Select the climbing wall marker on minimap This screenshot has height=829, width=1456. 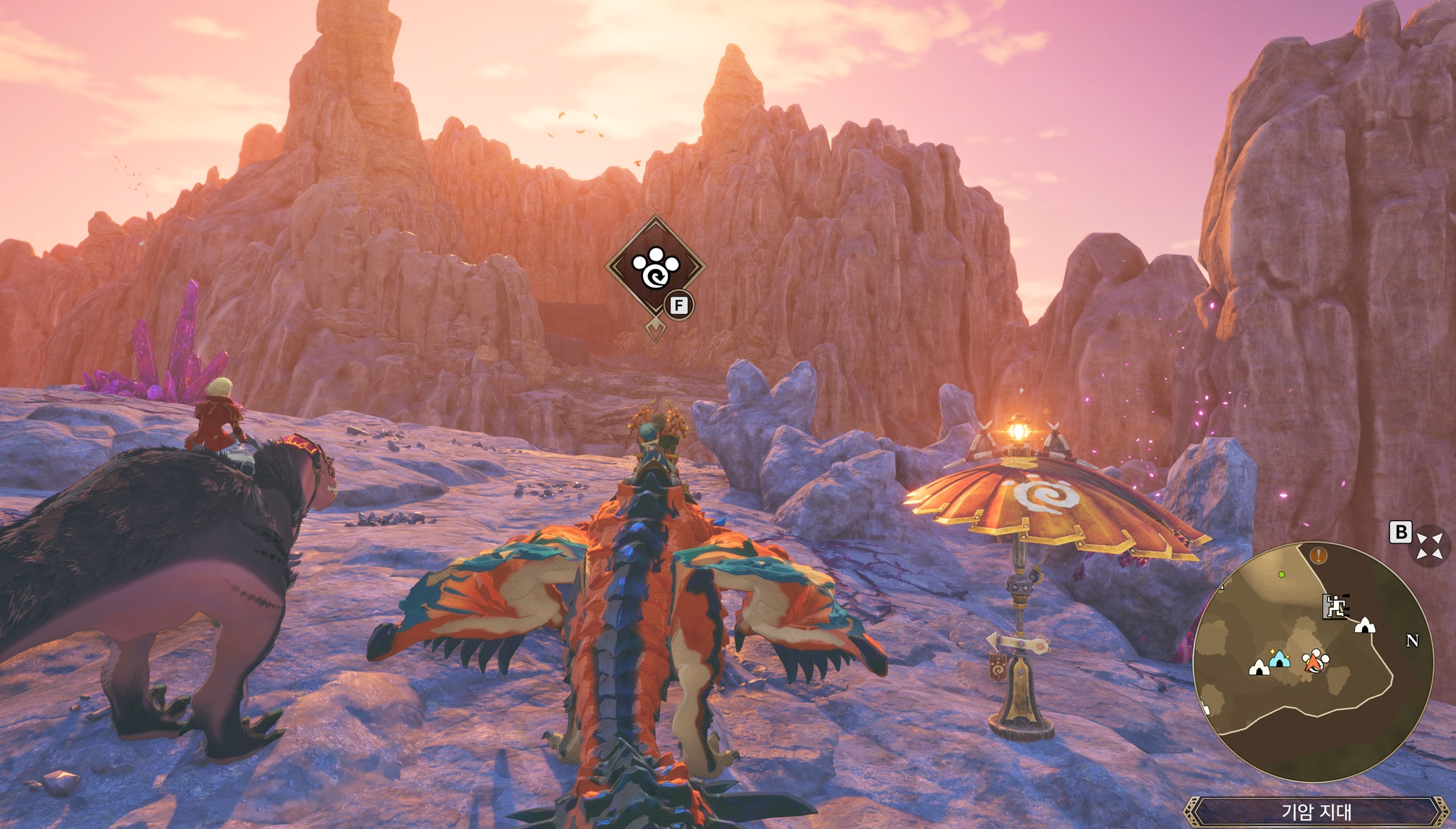(x=1333, y=606)
